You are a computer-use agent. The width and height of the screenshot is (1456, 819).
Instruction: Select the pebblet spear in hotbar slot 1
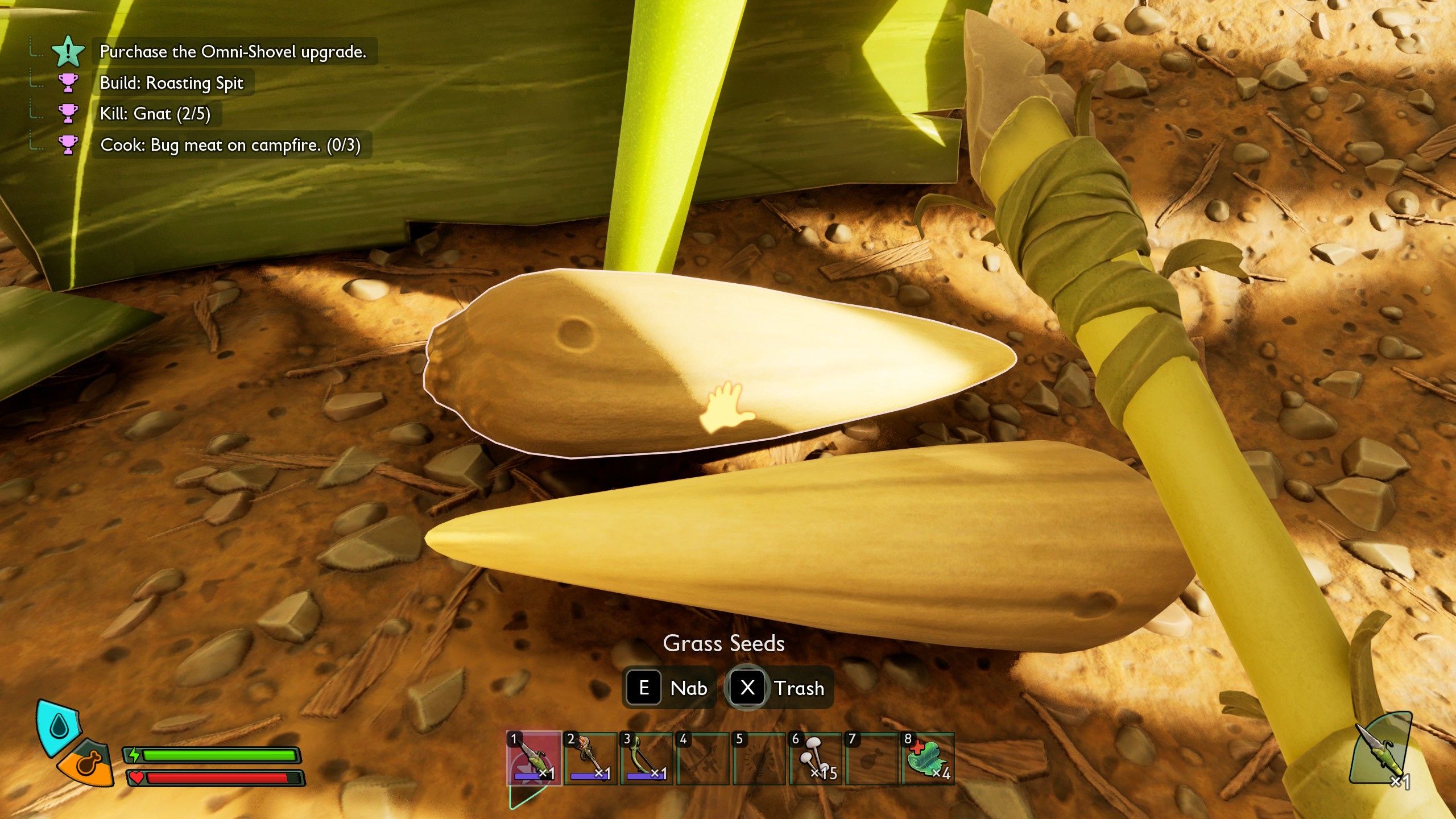533,758
